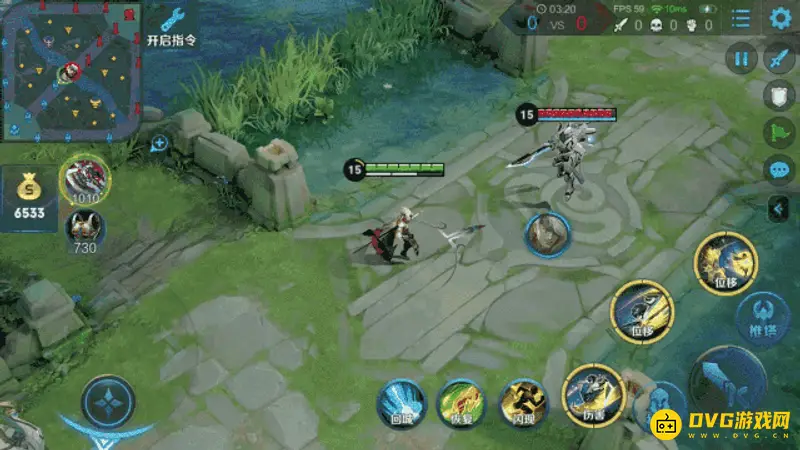This screenshot has height=450, width=800.
Task: Collapse the signal panel arrow
Action: click(x=778, y=208)
